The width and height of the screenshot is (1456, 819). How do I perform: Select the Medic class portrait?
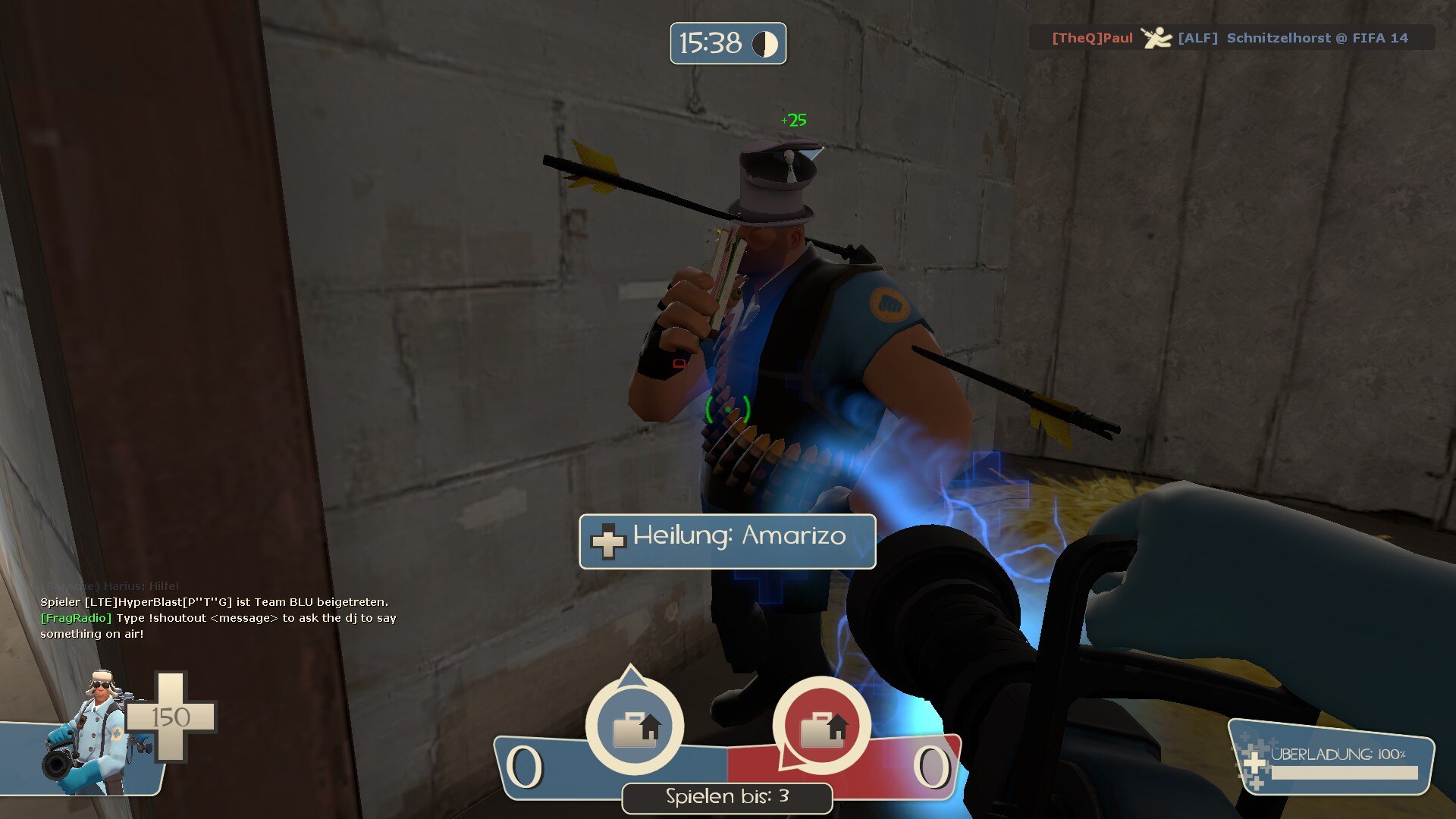(x=91, y=734)
